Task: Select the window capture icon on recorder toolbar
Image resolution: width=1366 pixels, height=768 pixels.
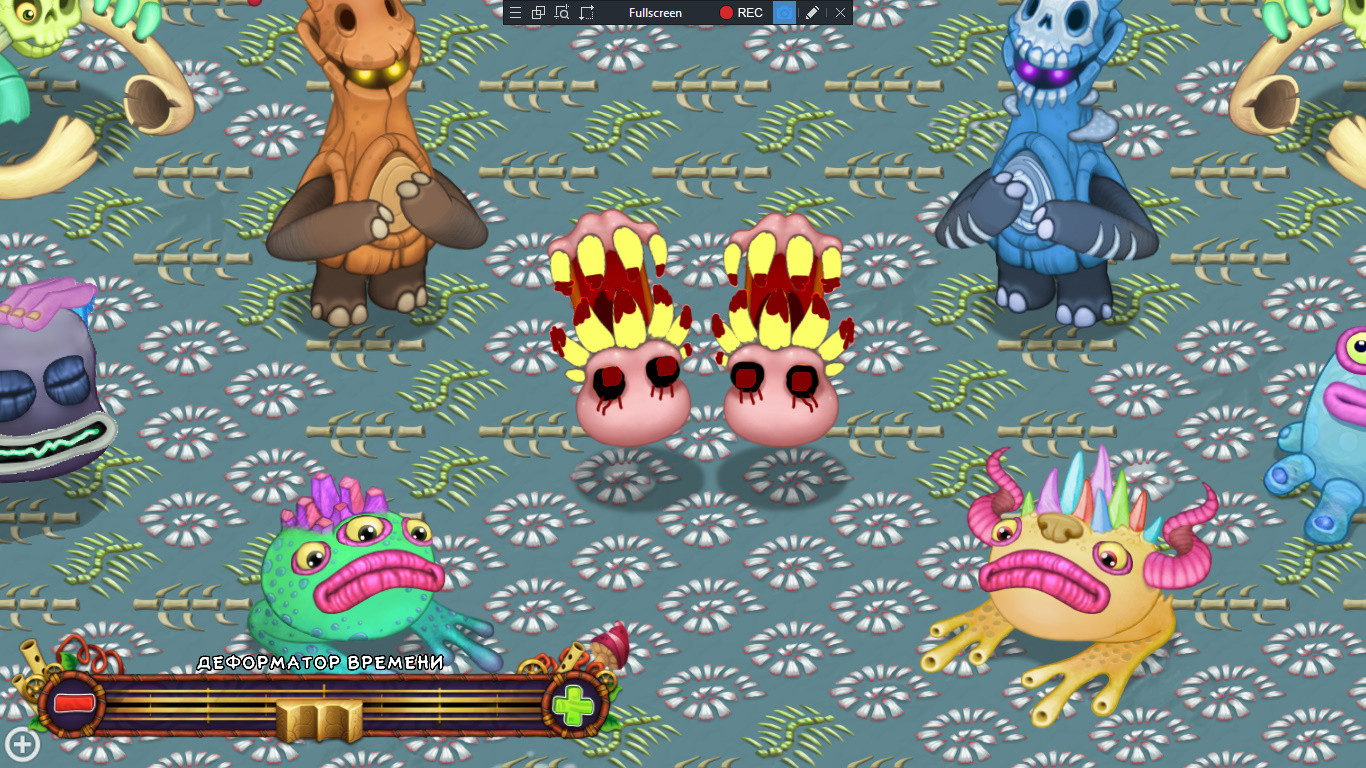Action: 537,12
